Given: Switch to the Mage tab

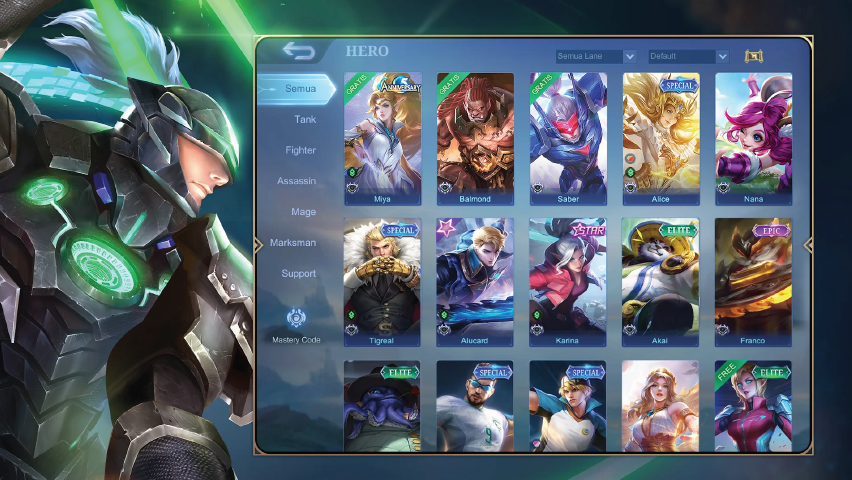Looking at the screenshot, I should coord(303,212).
